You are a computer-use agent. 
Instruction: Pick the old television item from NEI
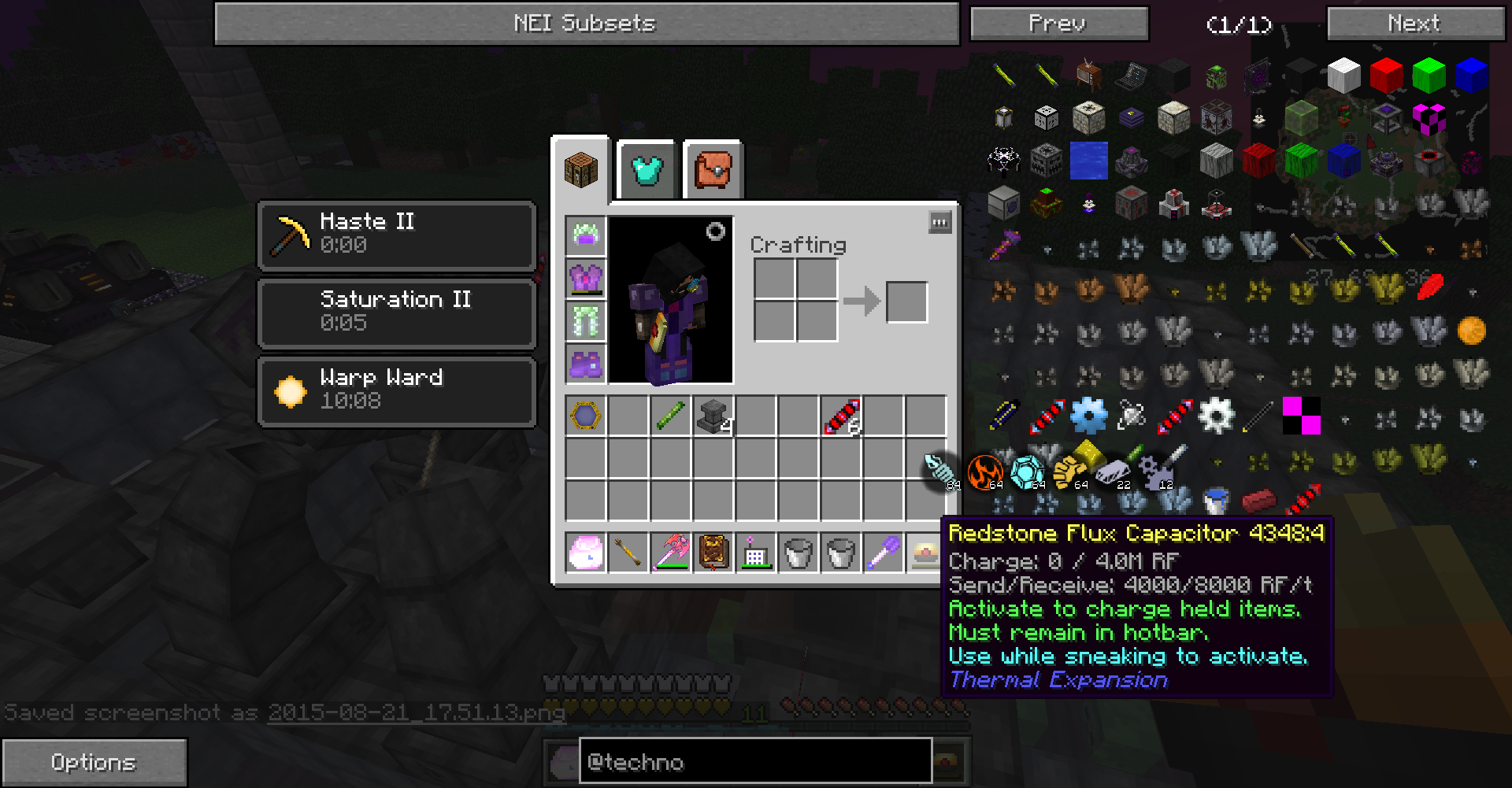[1089, 76]
